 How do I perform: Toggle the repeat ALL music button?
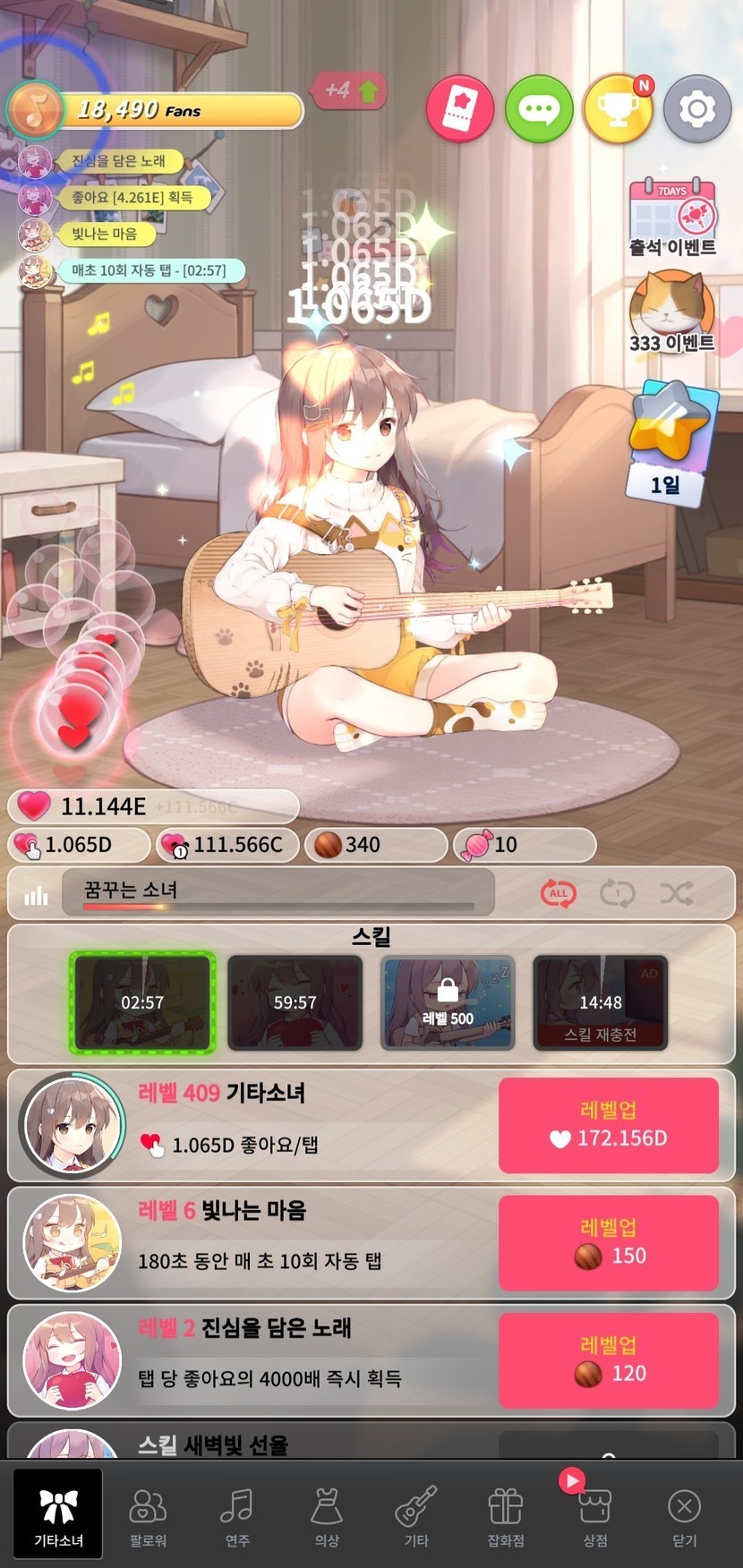pyautogui.click(x=558, y=892)
